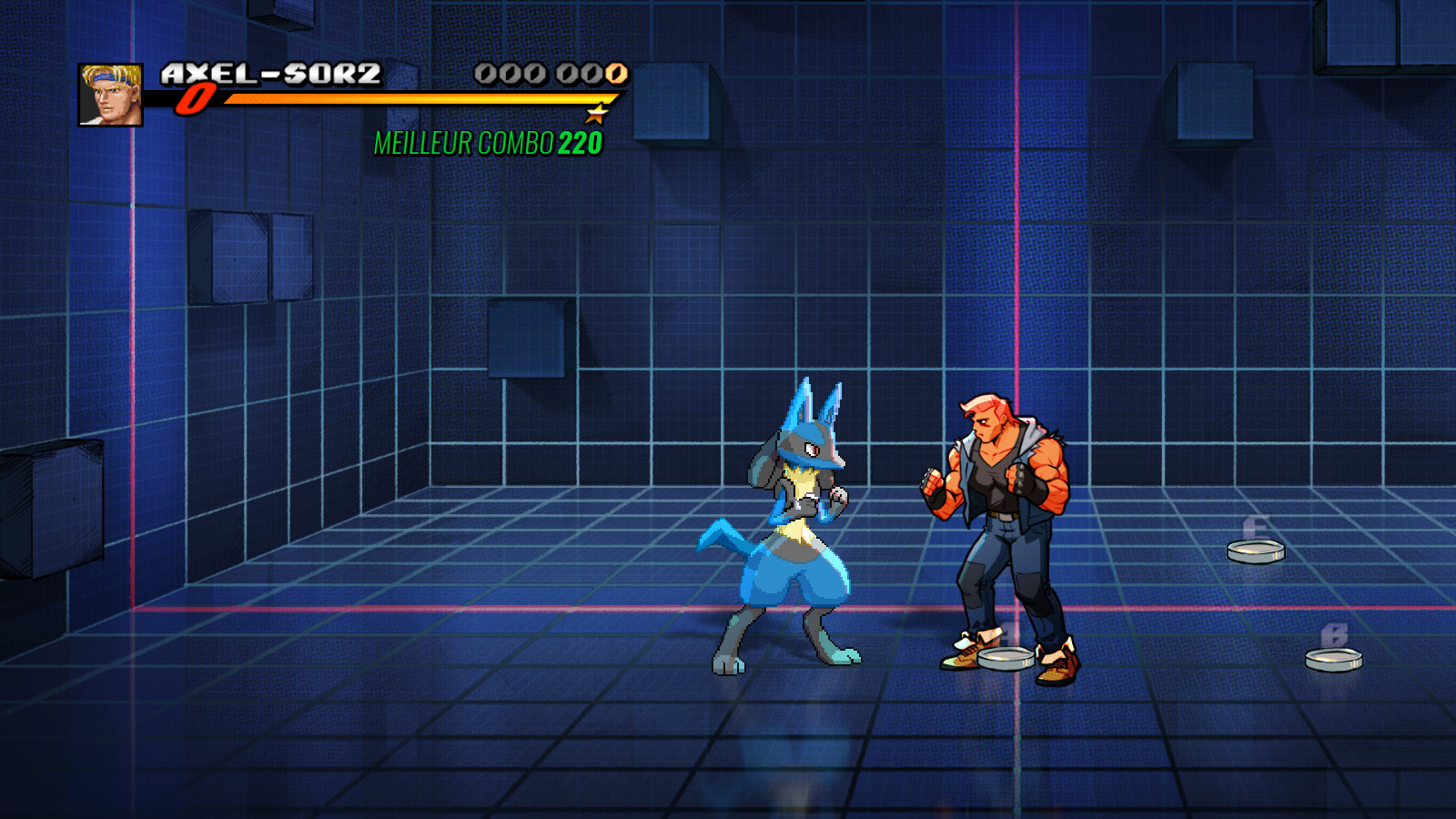Click the Axel character portrait icon

(111, 94)
